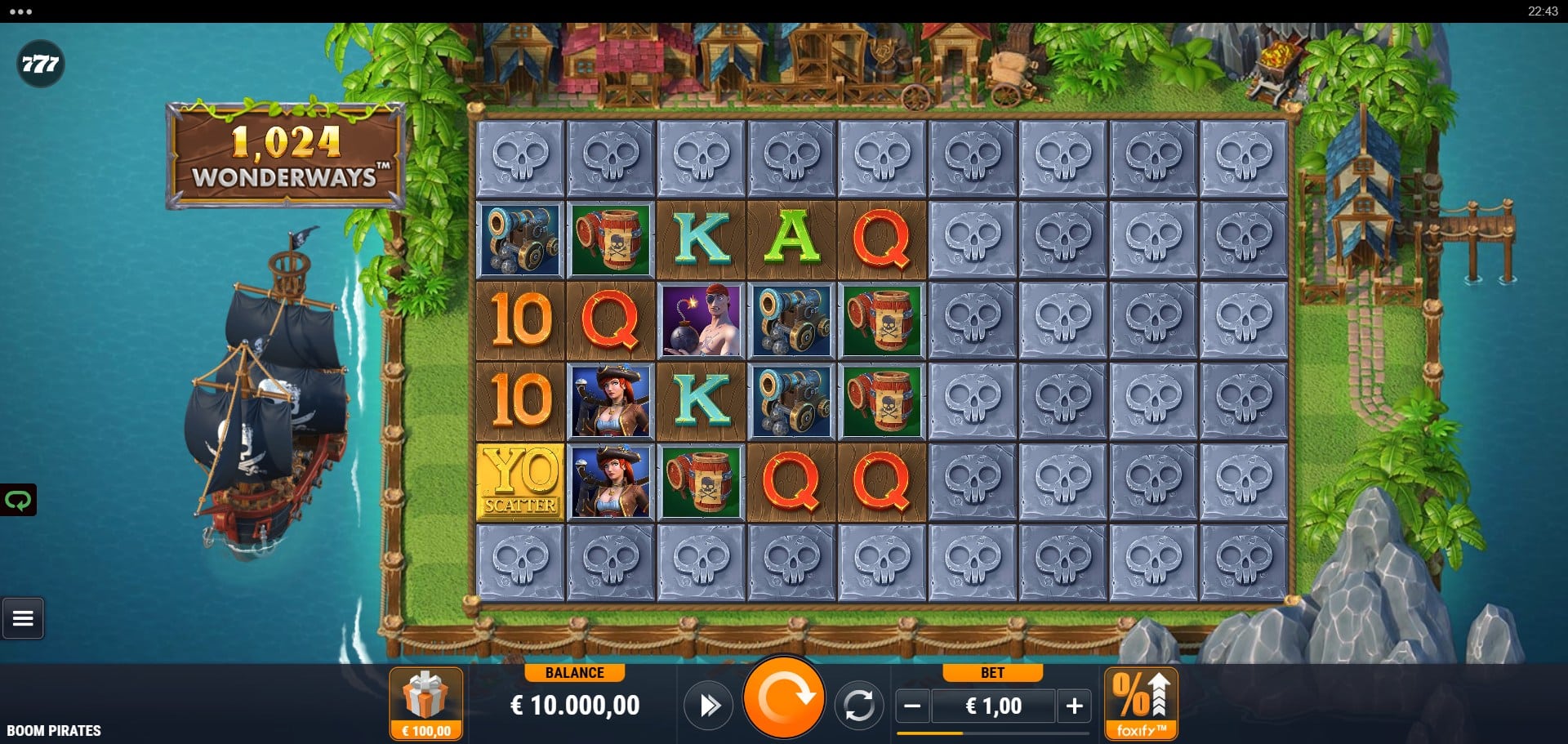Open the €100,00 gift box bonus buy
1568x744 pixels.
(x=425, y=702)
